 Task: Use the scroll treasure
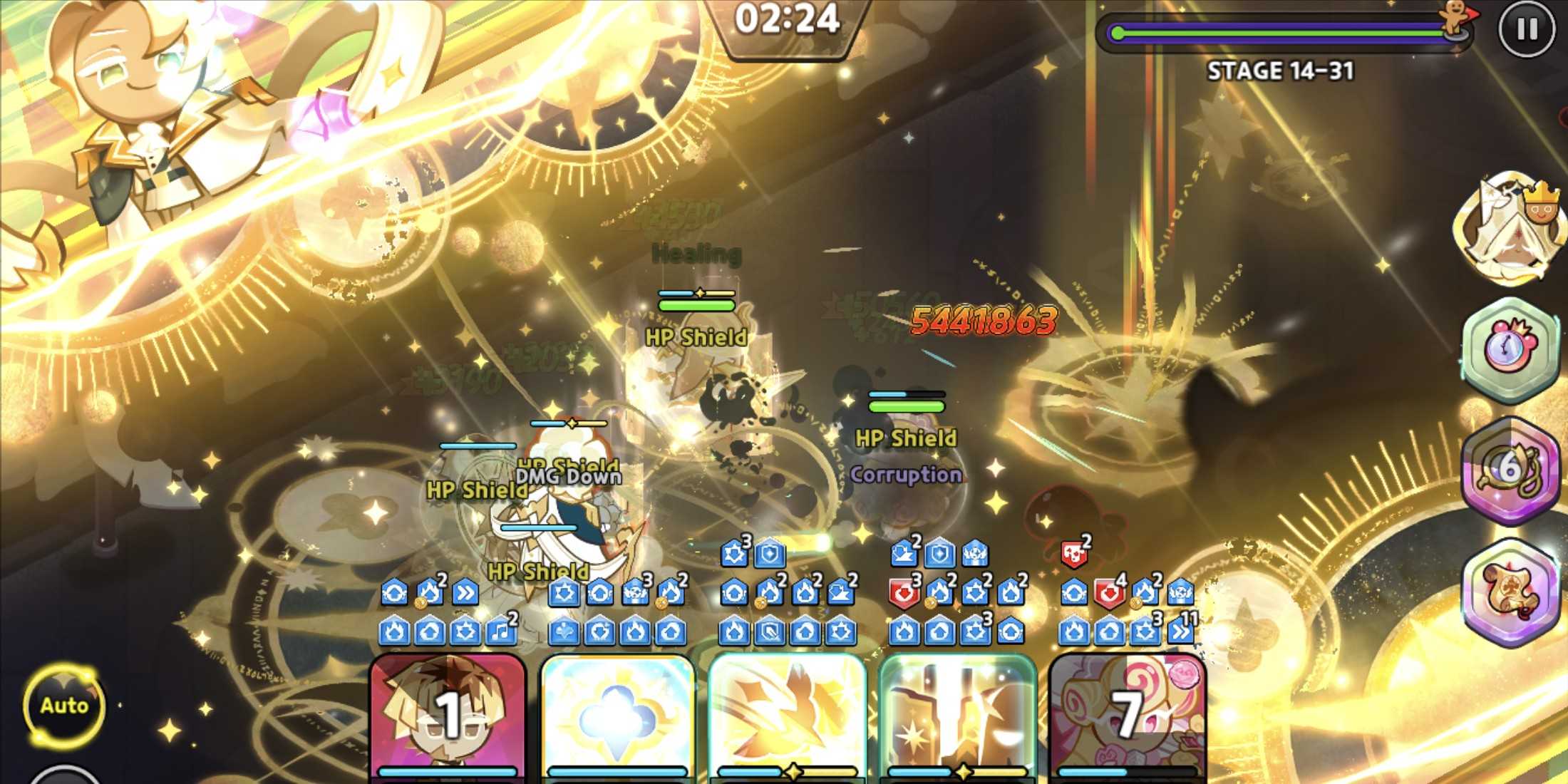[x=1510, y=592]
